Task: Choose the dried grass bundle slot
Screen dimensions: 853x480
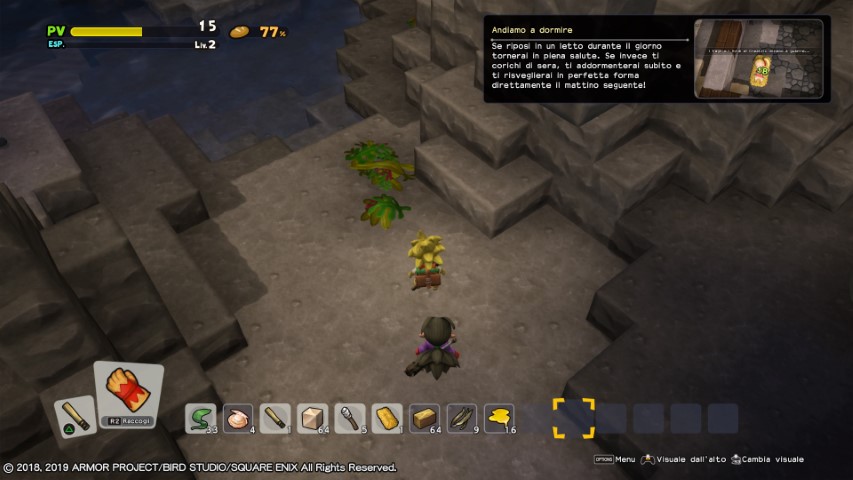Action: pyautogui.click(x=461, y=417)
